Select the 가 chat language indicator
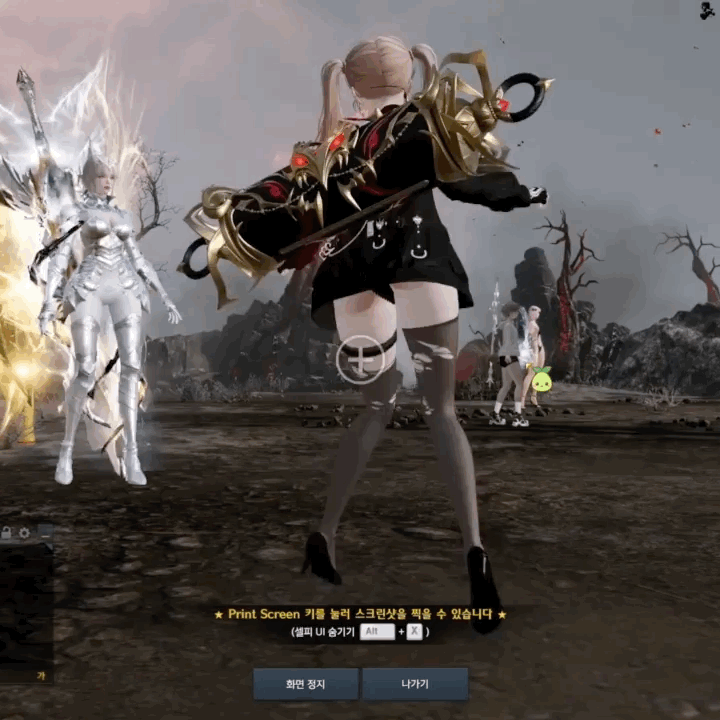Screen dimensions: 720x720 [42, 675]
